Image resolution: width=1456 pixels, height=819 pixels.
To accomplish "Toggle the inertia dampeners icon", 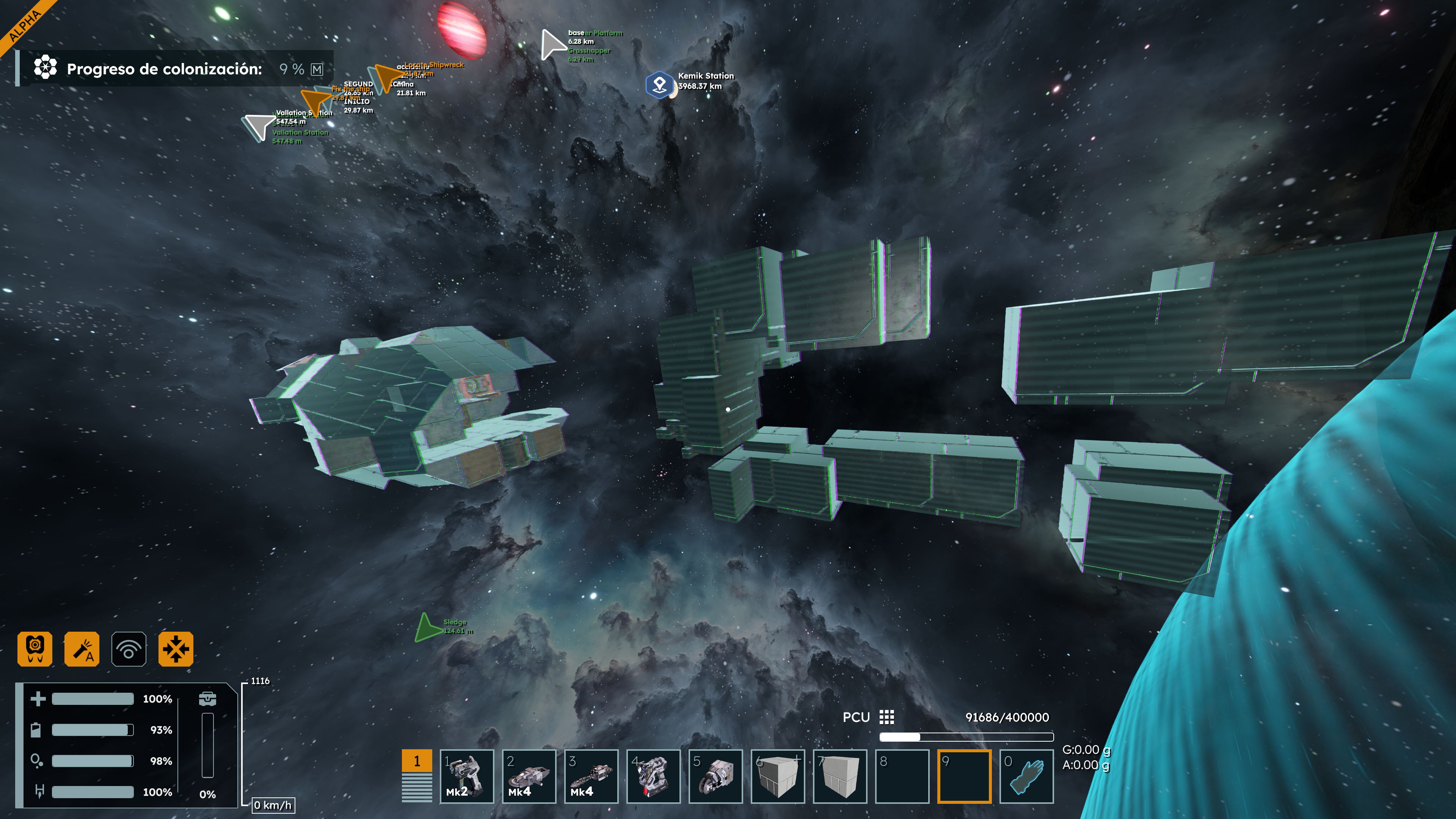I will pos(176,648).
